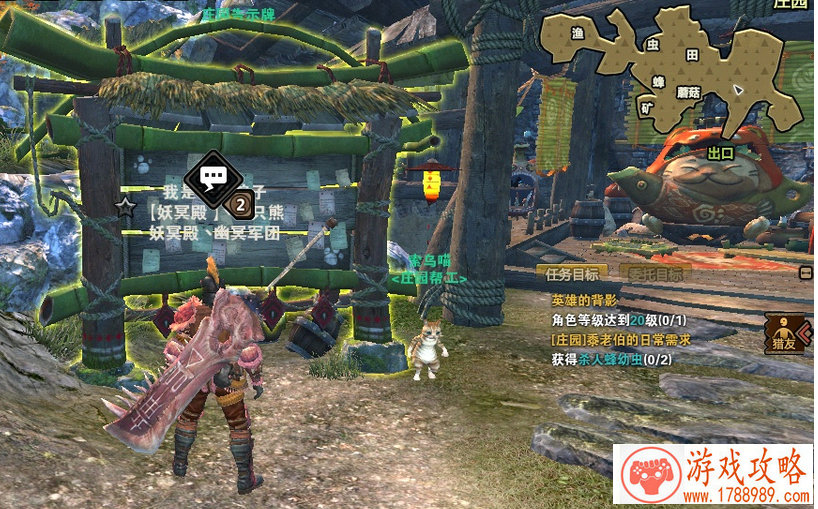Select the 泰老伯的日常需求 manor quest
Image resolution: width=818 pixels, height=509 pixels.
tap(622, 340)
